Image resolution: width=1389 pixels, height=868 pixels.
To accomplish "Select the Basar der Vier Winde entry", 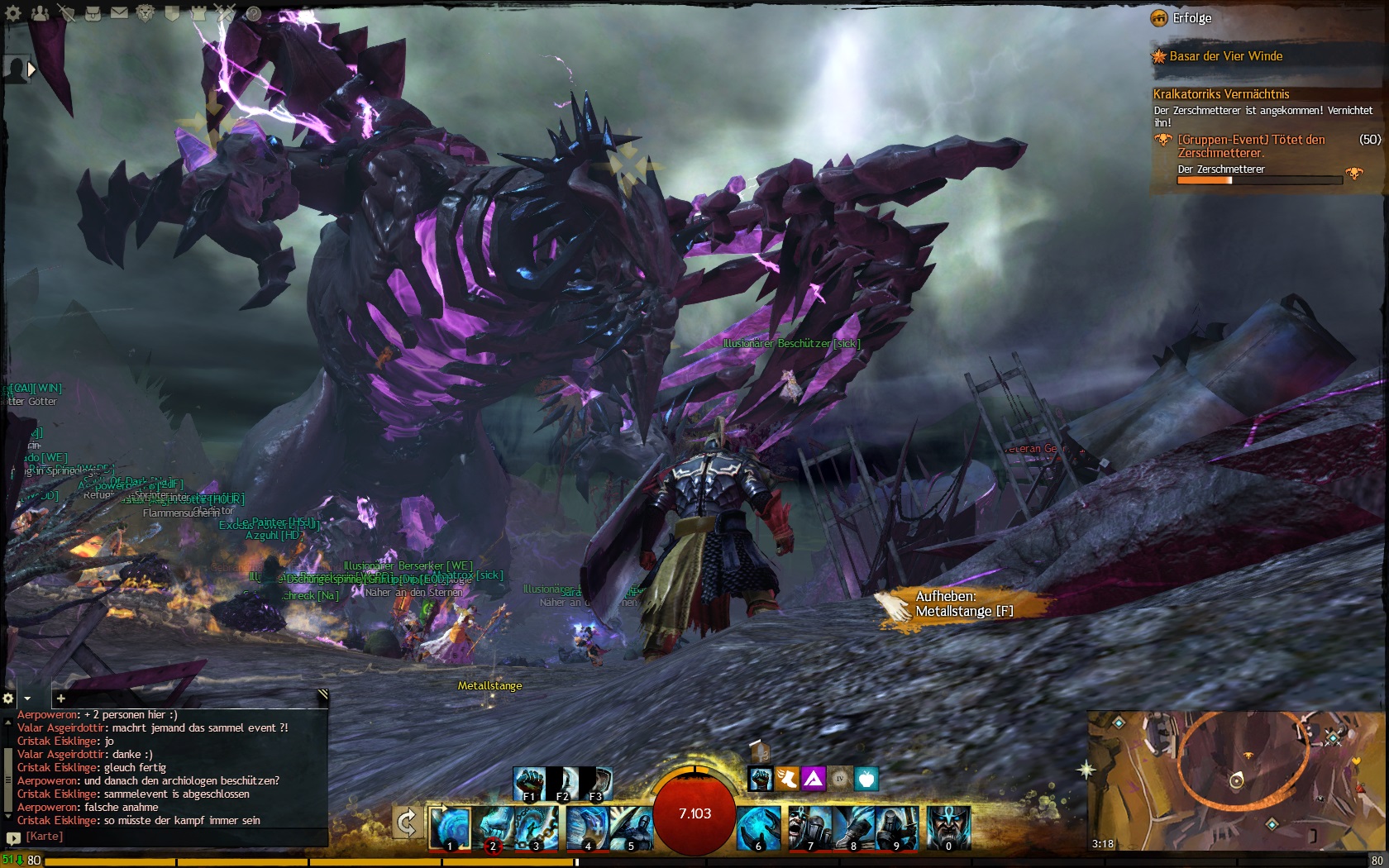I will click(x=1225, y=56).
